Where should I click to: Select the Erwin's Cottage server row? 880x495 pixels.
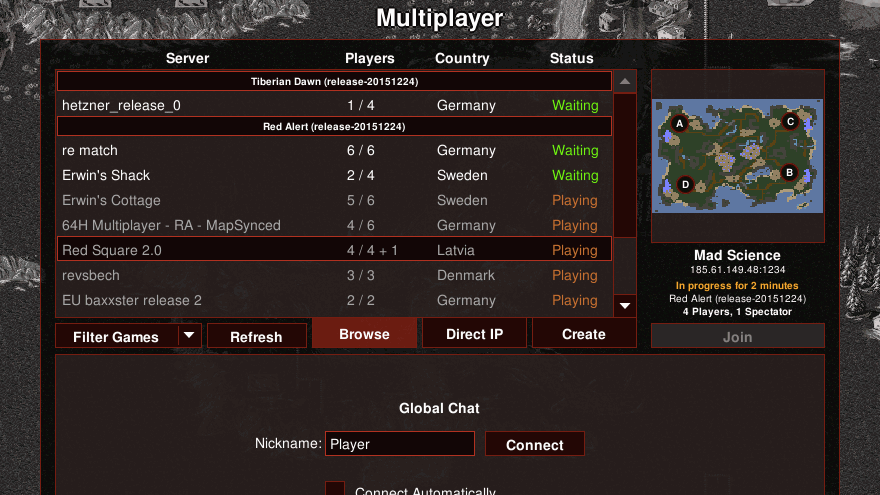coord(333,200)
